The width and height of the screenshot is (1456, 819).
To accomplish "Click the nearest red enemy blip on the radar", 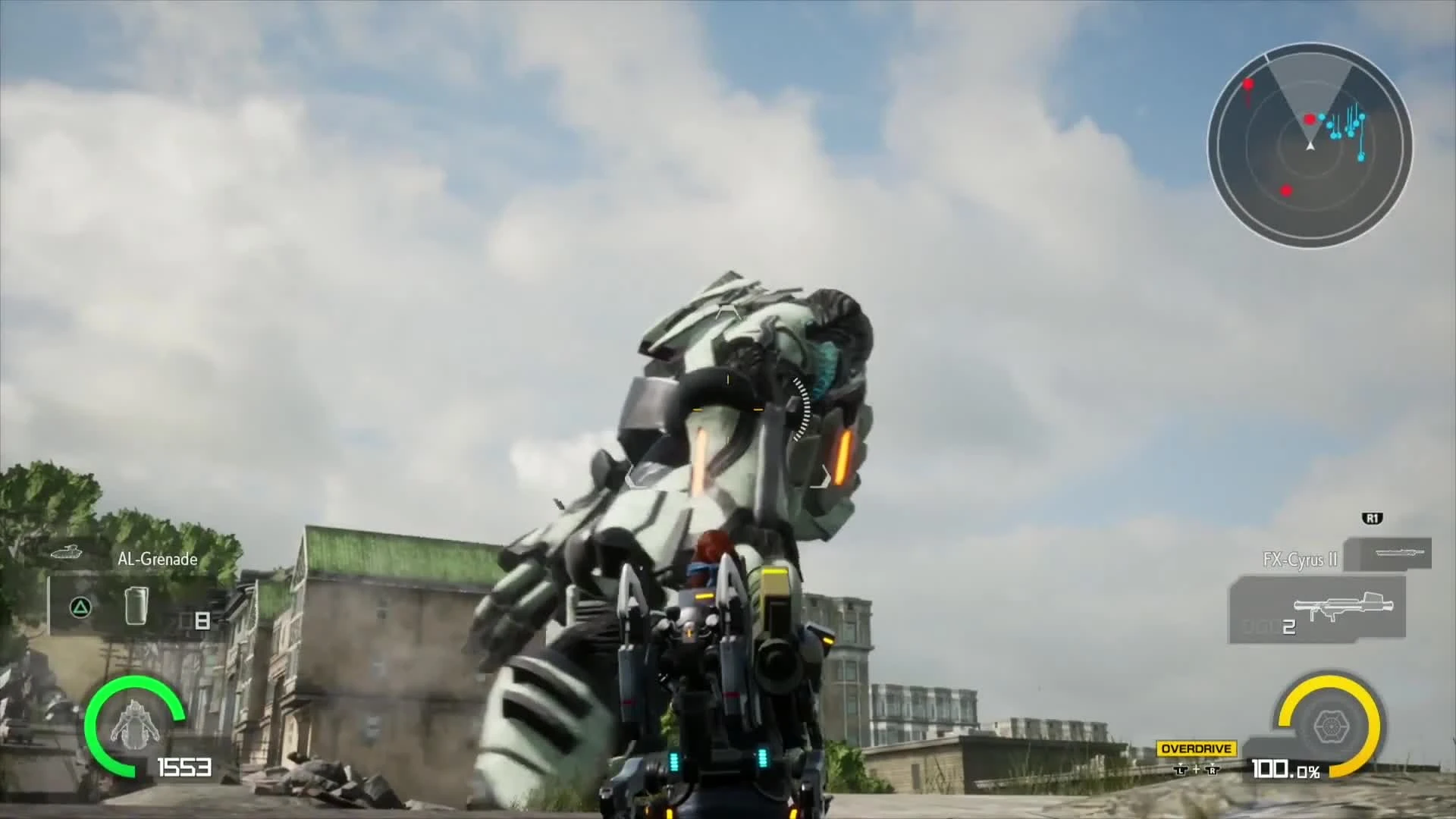I will pyautogui.click(x=1310, y=120).
